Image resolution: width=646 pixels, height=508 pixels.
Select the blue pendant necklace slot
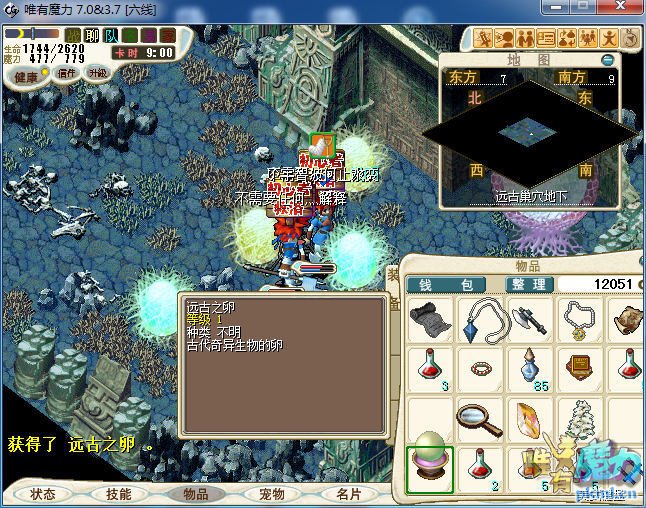coord(480,320)
